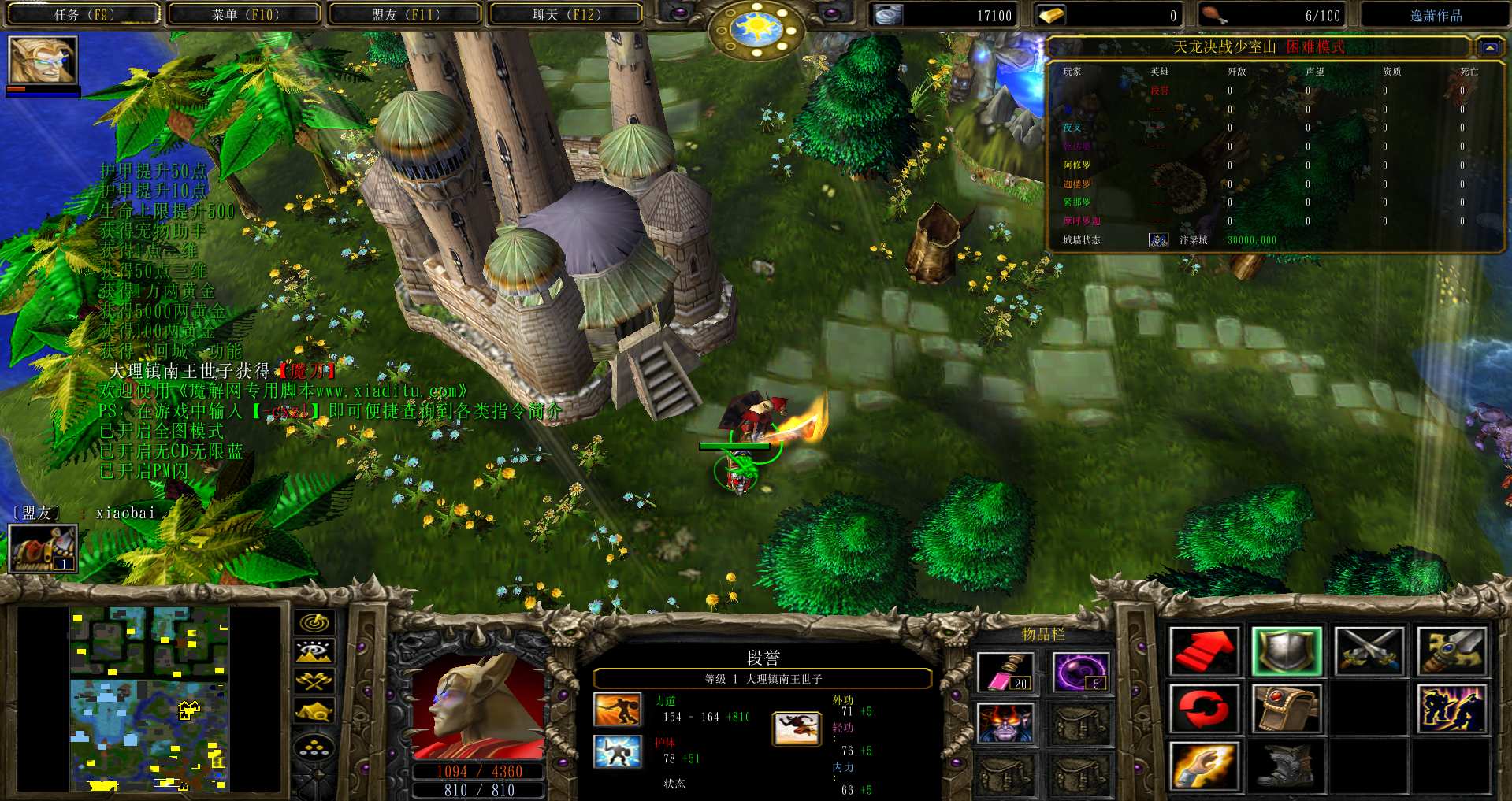Activate the glowing hand ability
1512x801 pixels.
click(x=1204, y=766)
